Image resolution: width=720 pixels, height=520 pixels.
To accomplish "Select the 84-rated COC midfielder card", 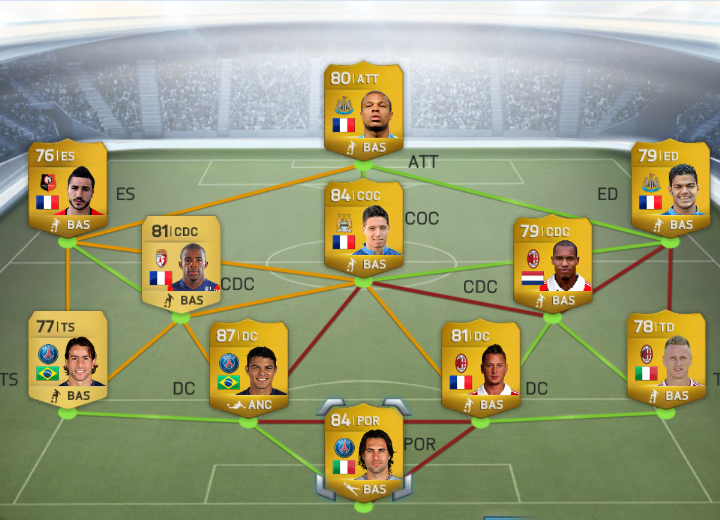I will click(x=363, y=226).
